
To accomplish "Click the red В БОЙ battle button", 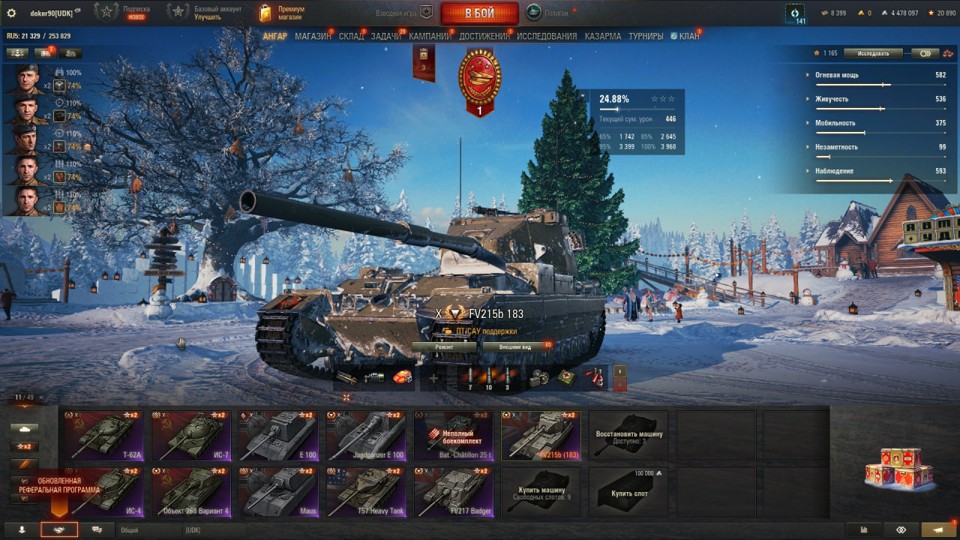I will pyautogui.click(x=479, y=13).
